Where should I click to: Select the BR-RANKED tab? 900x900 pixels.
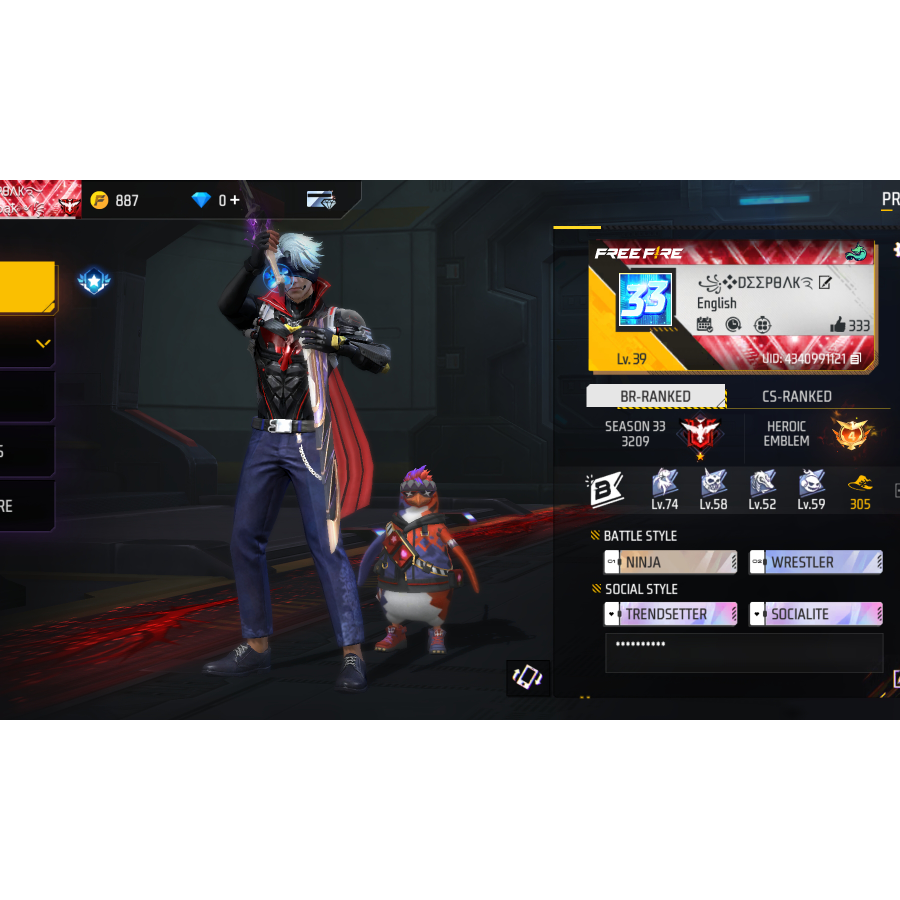[x=655, y=397]
